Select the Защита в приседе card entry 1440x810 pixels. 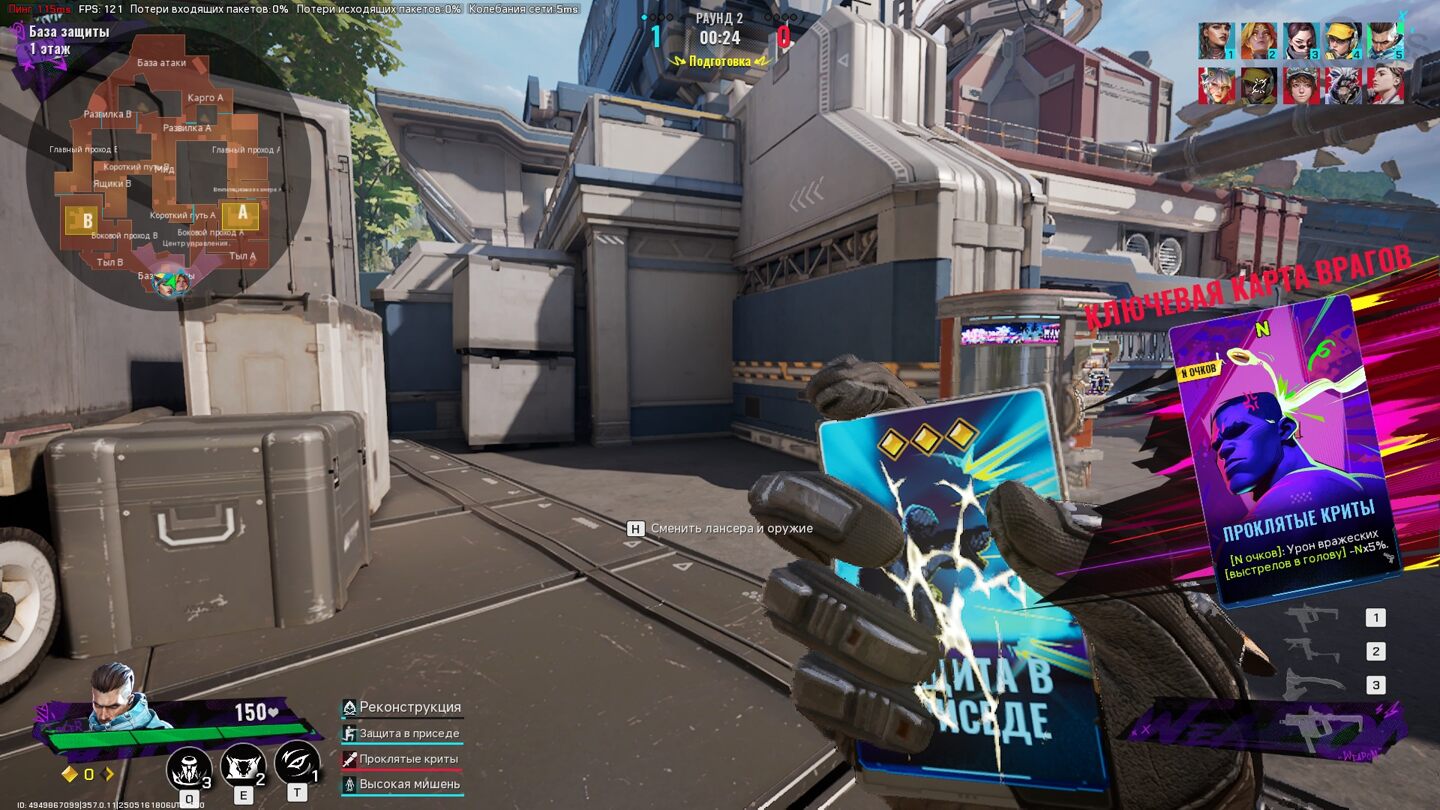pyautogui.click(x=402, y=734)
